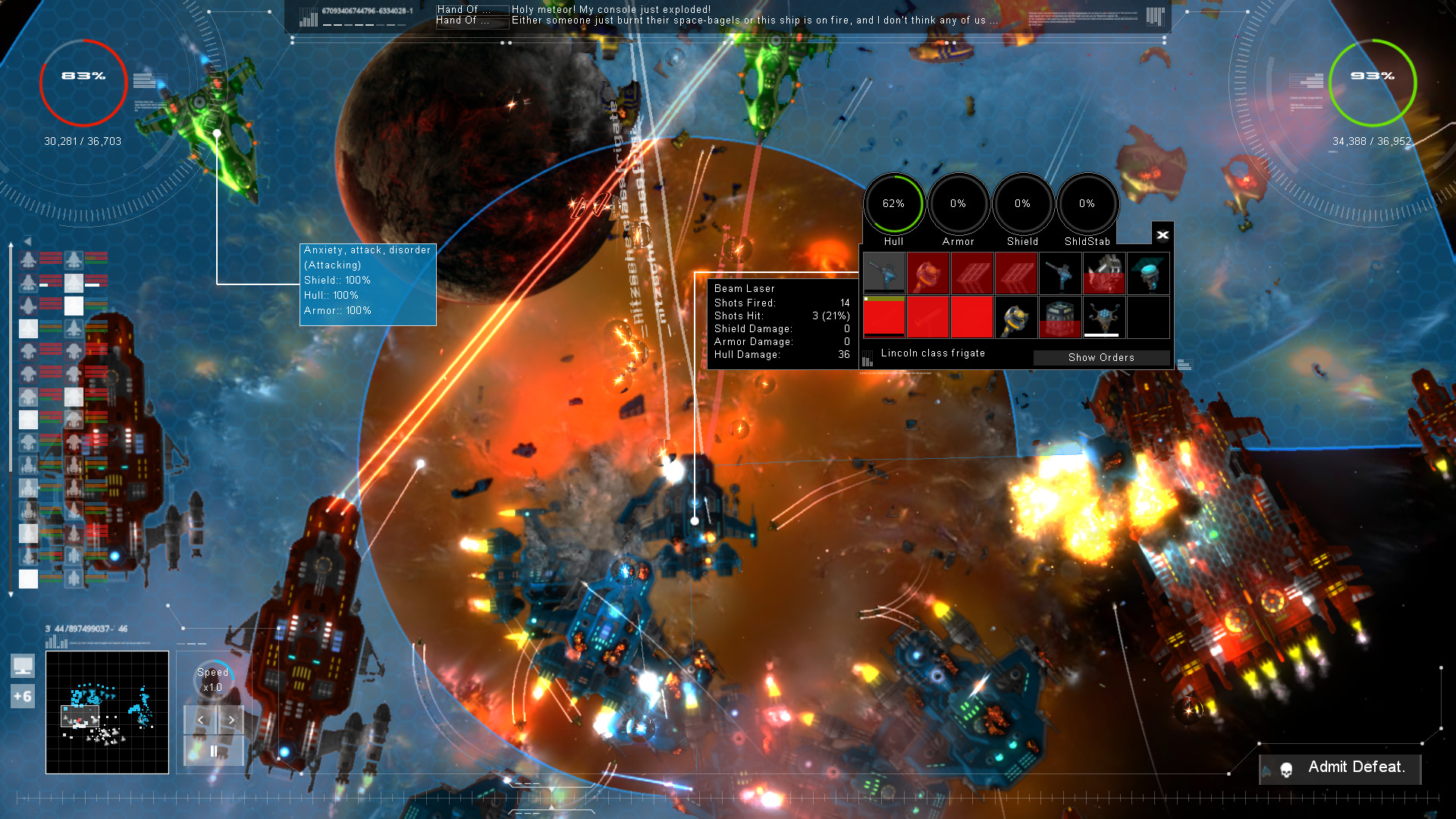Check the empty selection box near bottom of roster

[28, 580]
